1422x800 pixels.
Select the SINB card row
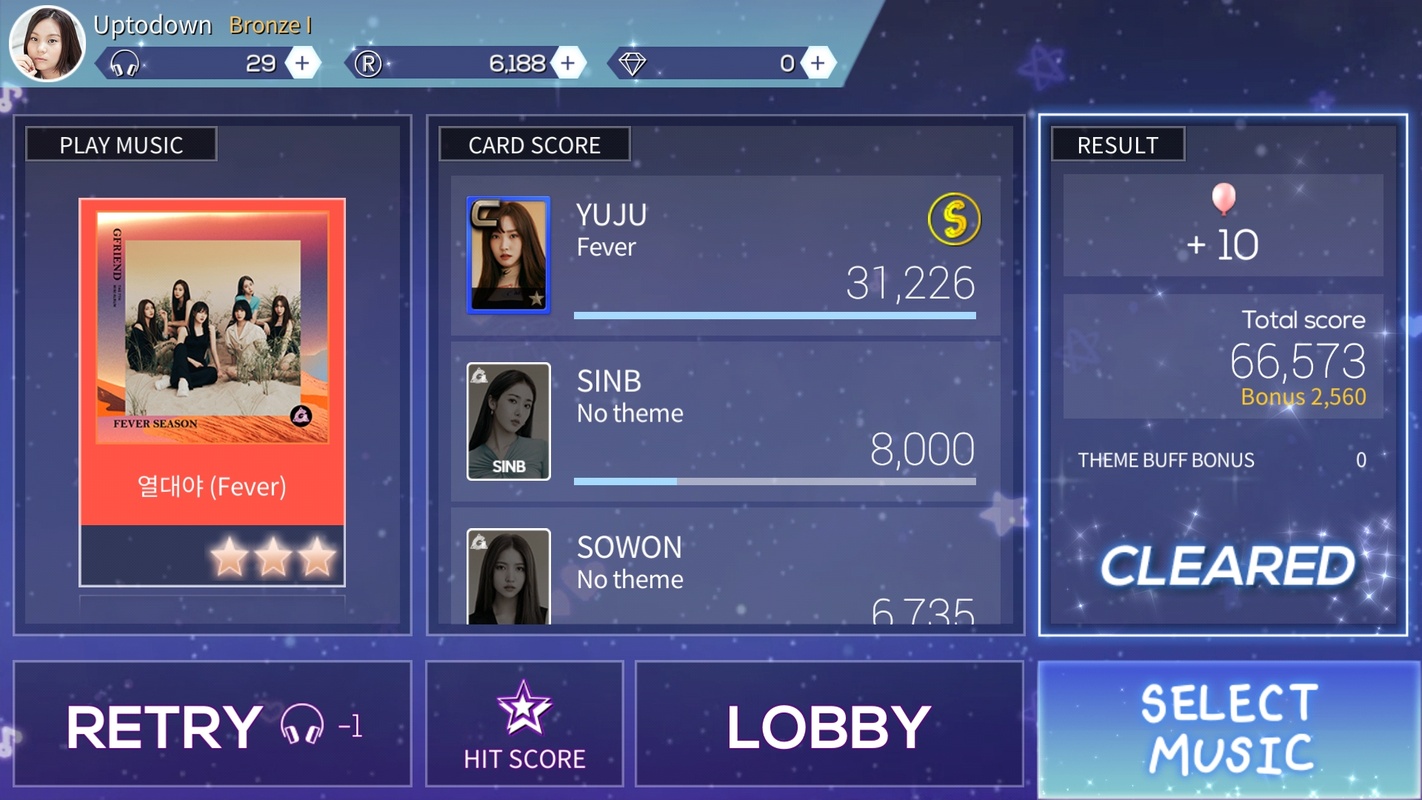click(725, 422)
